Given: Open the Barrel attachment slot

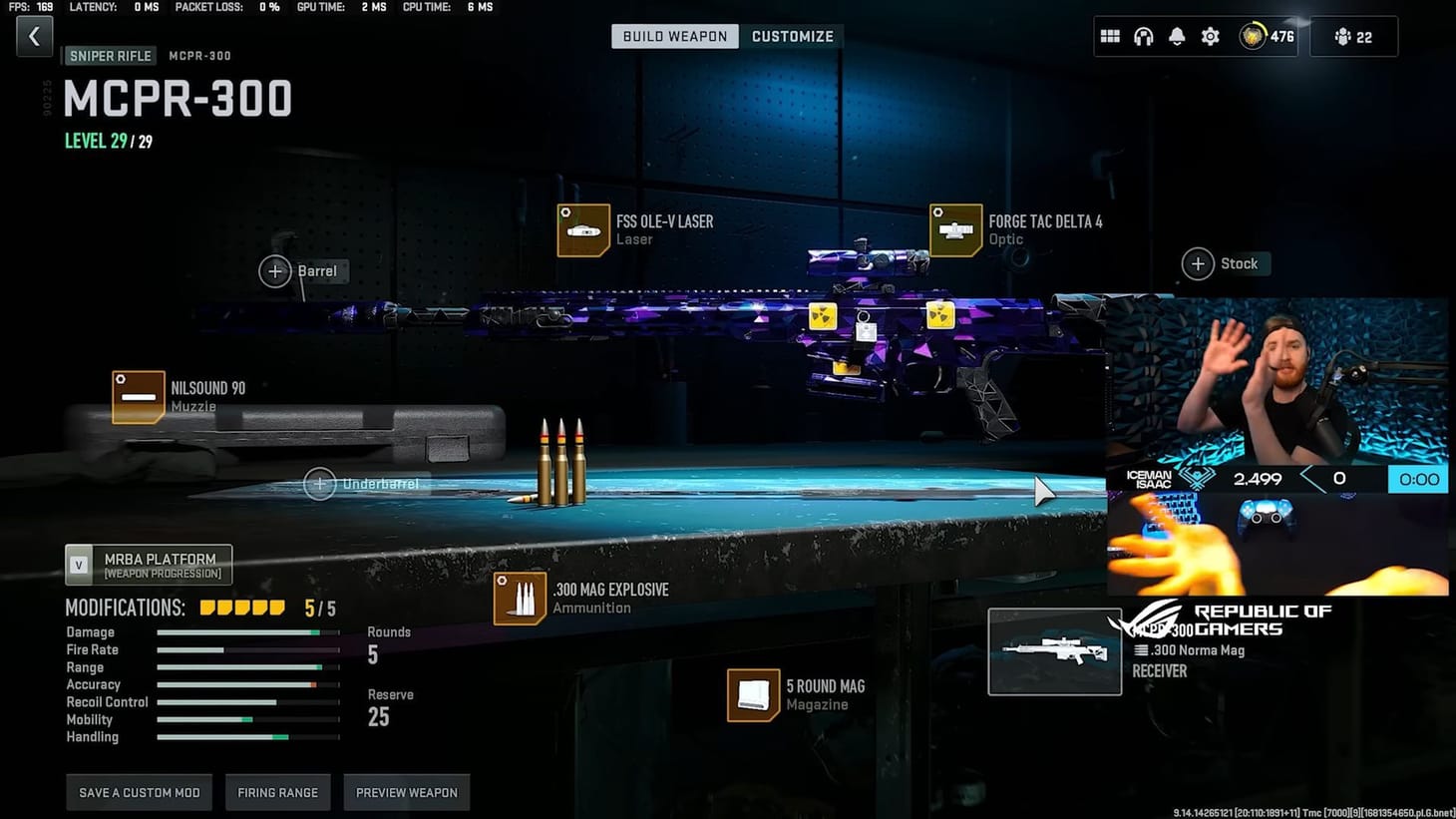Looking at the screenshot, I should click(x=276, y=270).
